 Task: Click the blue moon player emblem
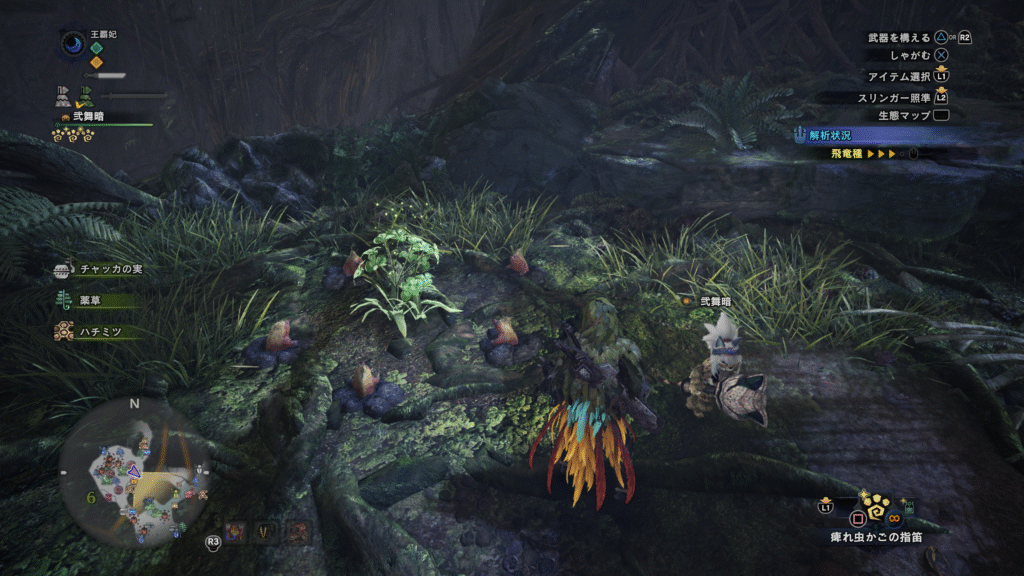(x=73, y=44)
